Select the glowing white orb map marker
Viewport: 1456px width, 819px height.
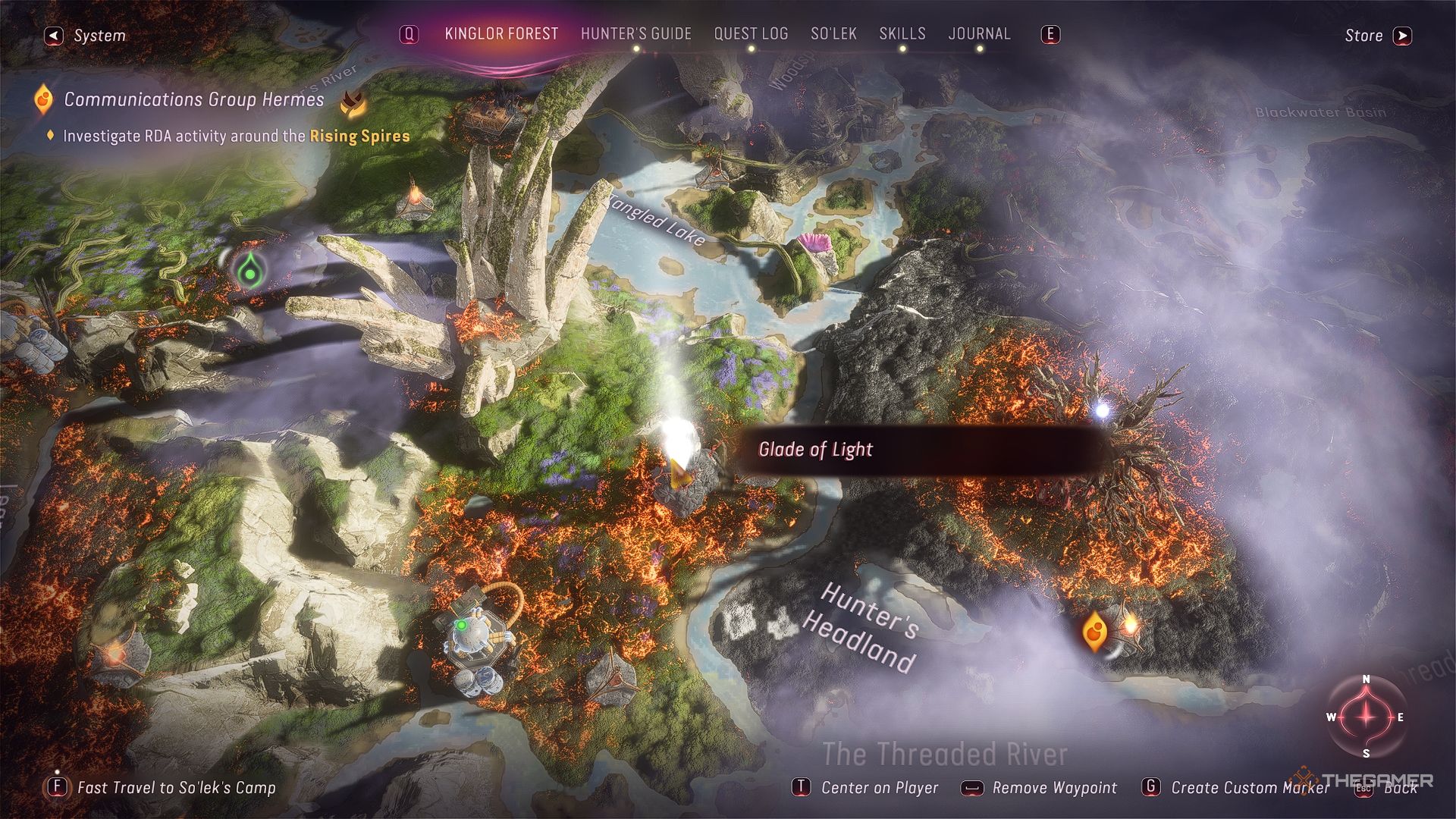[x=1101, y=411]
